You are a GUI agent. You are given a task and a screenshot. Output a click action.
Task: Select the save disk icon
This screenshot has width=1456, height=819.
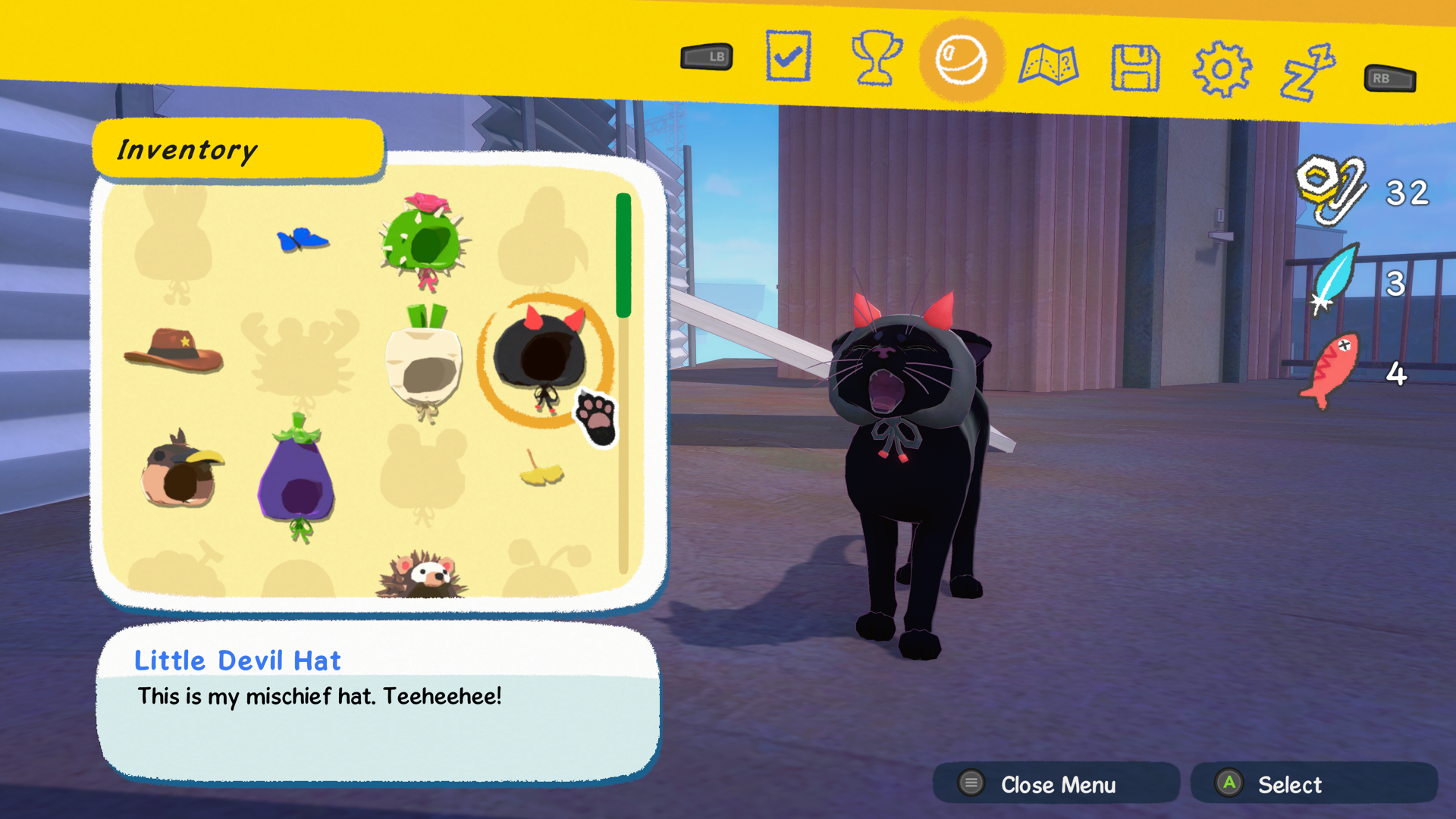(1135, 67)
